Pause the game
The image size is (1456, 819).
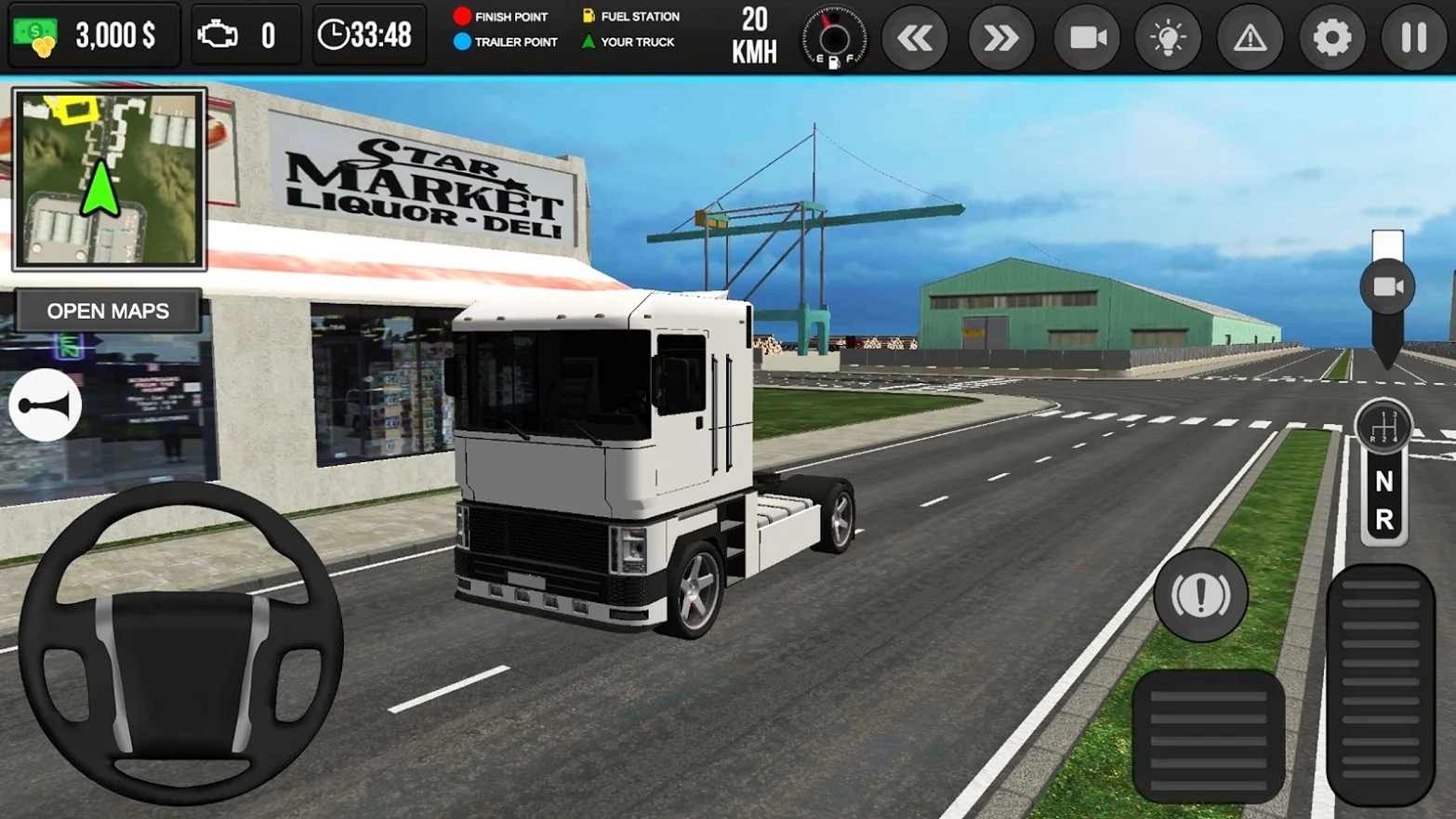click(1413, 38)
